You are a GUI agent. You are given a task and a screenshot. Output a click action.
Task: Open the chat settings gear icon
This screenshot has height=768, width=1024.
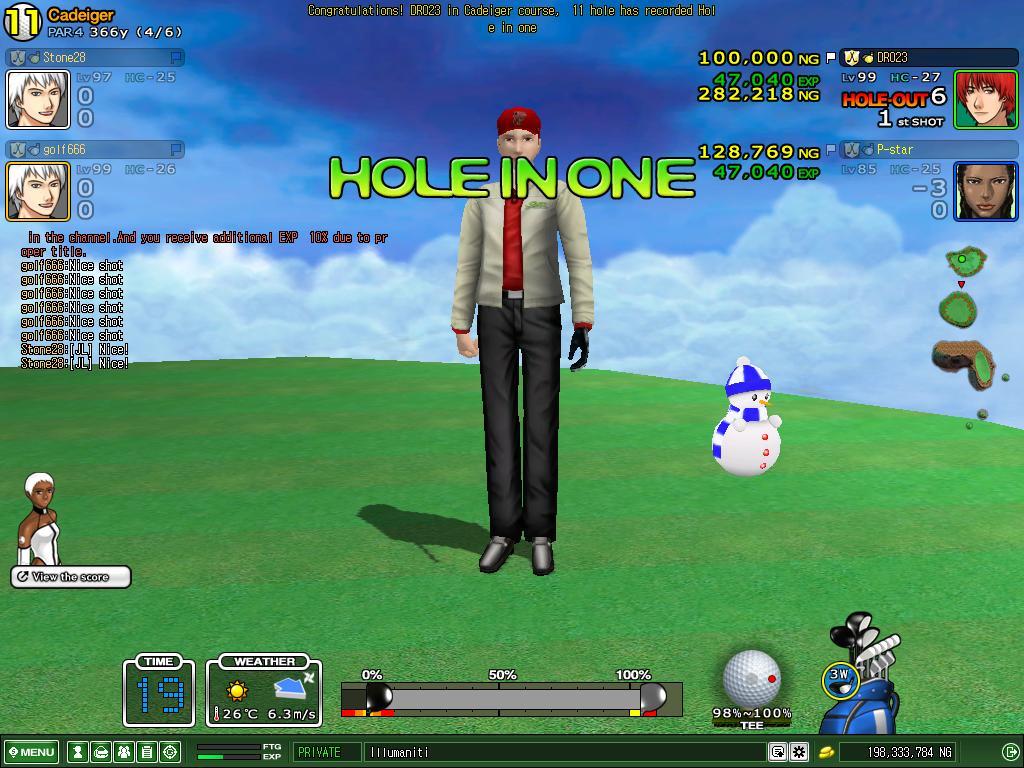pos(799,752)
